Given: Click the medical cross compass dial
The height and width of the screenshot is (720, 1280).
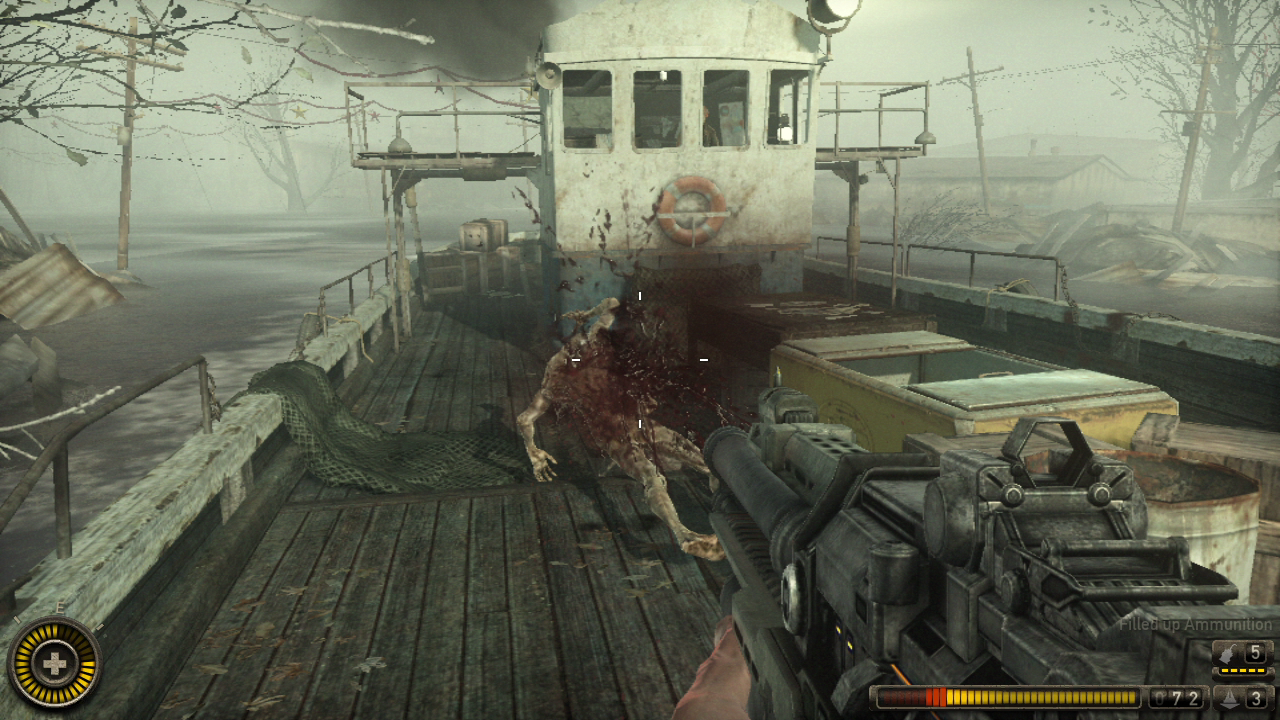Looking at the screenshot, I should [x=52, y=662].
